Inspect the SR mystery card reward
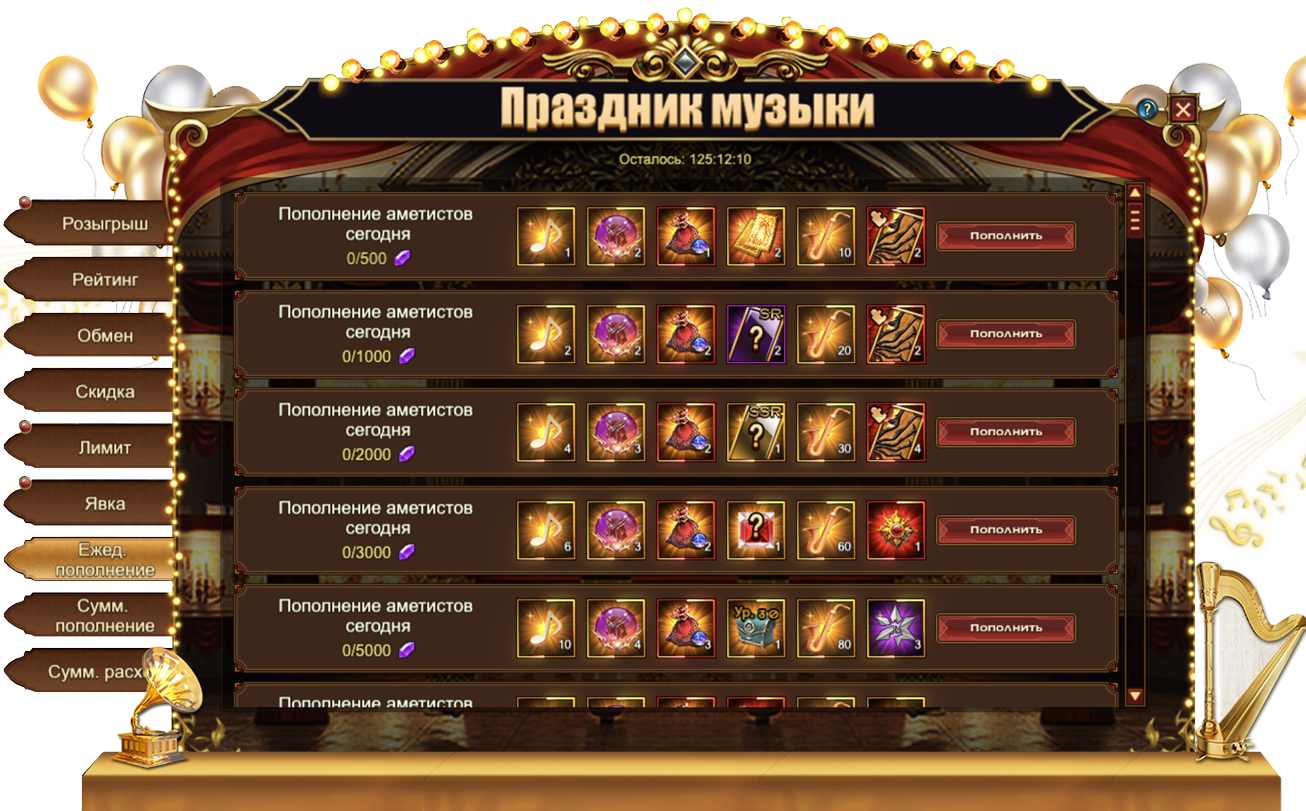Viewport: 1306px width, 811px height. coord(756,334)
